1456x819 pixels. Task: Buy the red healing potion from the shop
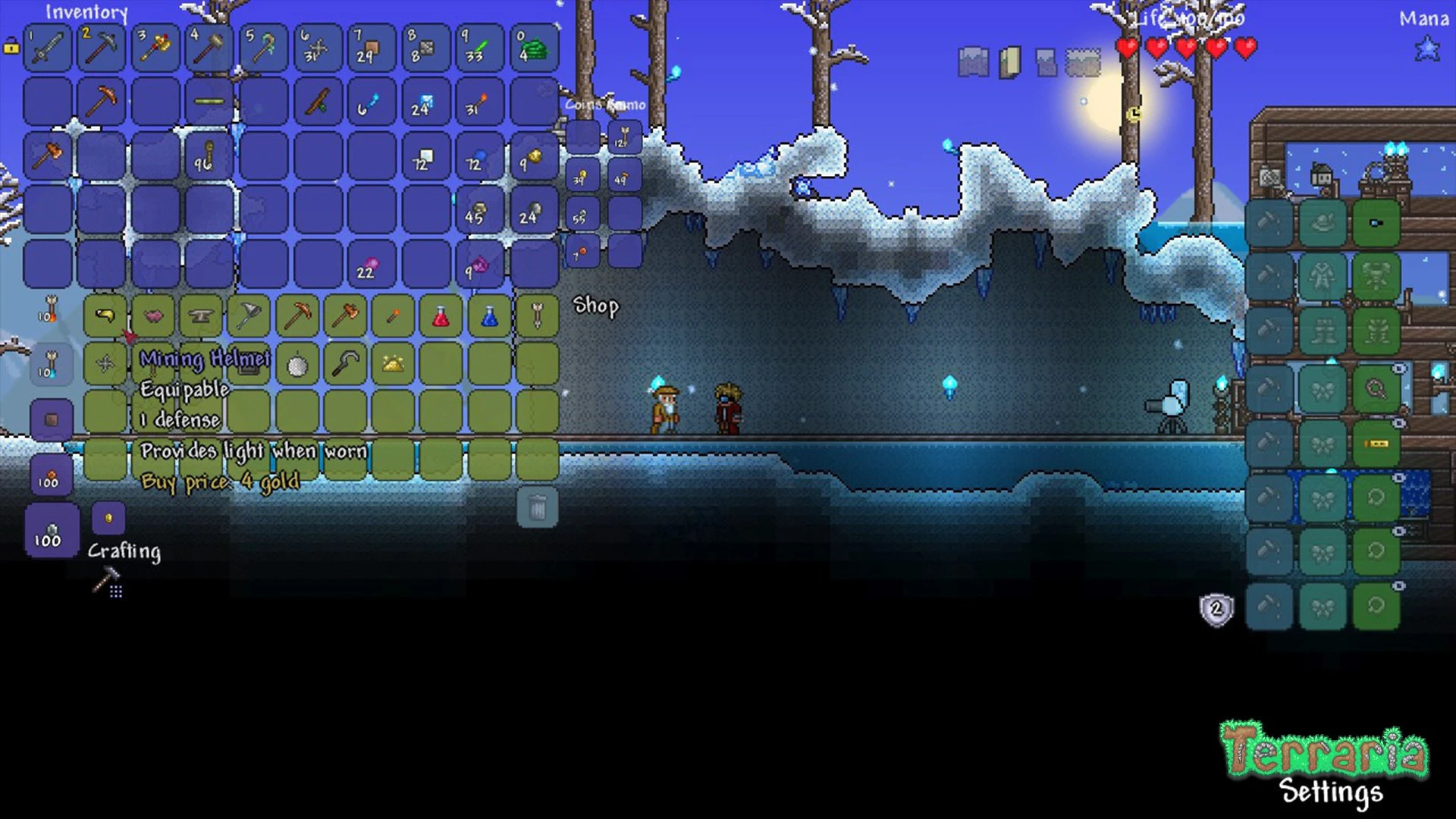coord(441,315)
